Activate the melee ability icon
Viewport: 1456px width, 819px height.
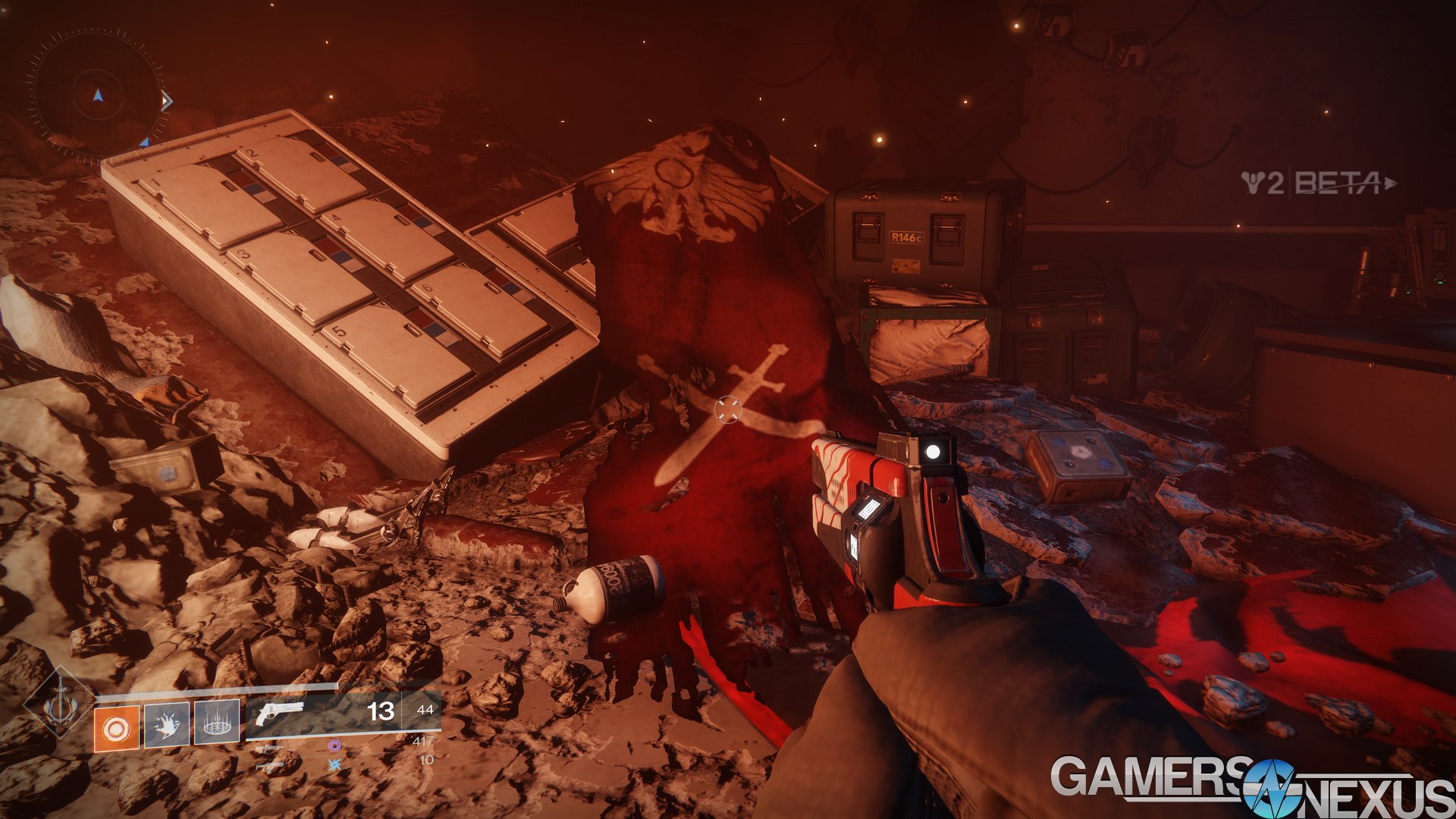[x=167, y=724]
